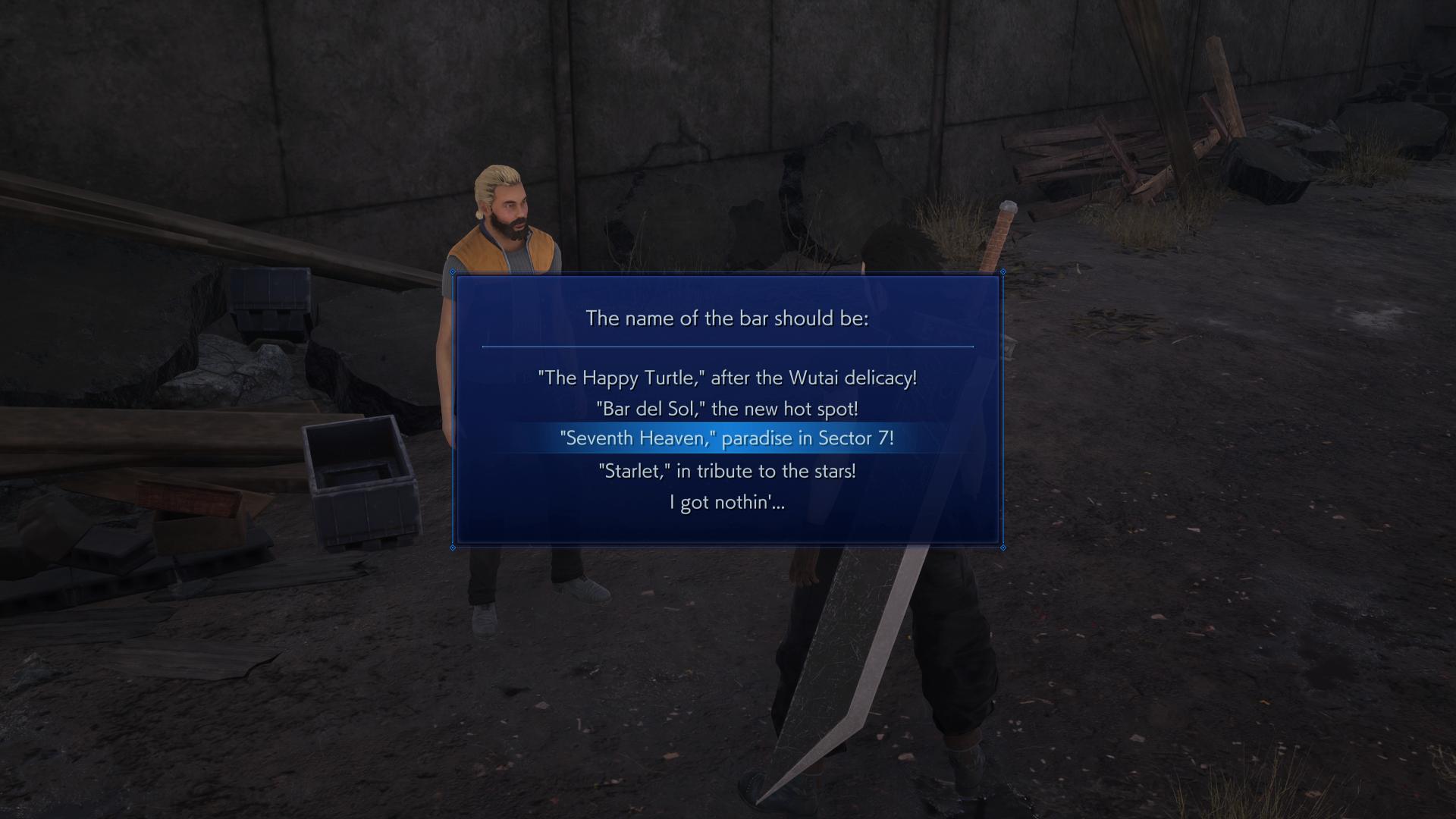1456x819 pixels.
Task: Answer with "I got nothin'..."
Action: 726,502
